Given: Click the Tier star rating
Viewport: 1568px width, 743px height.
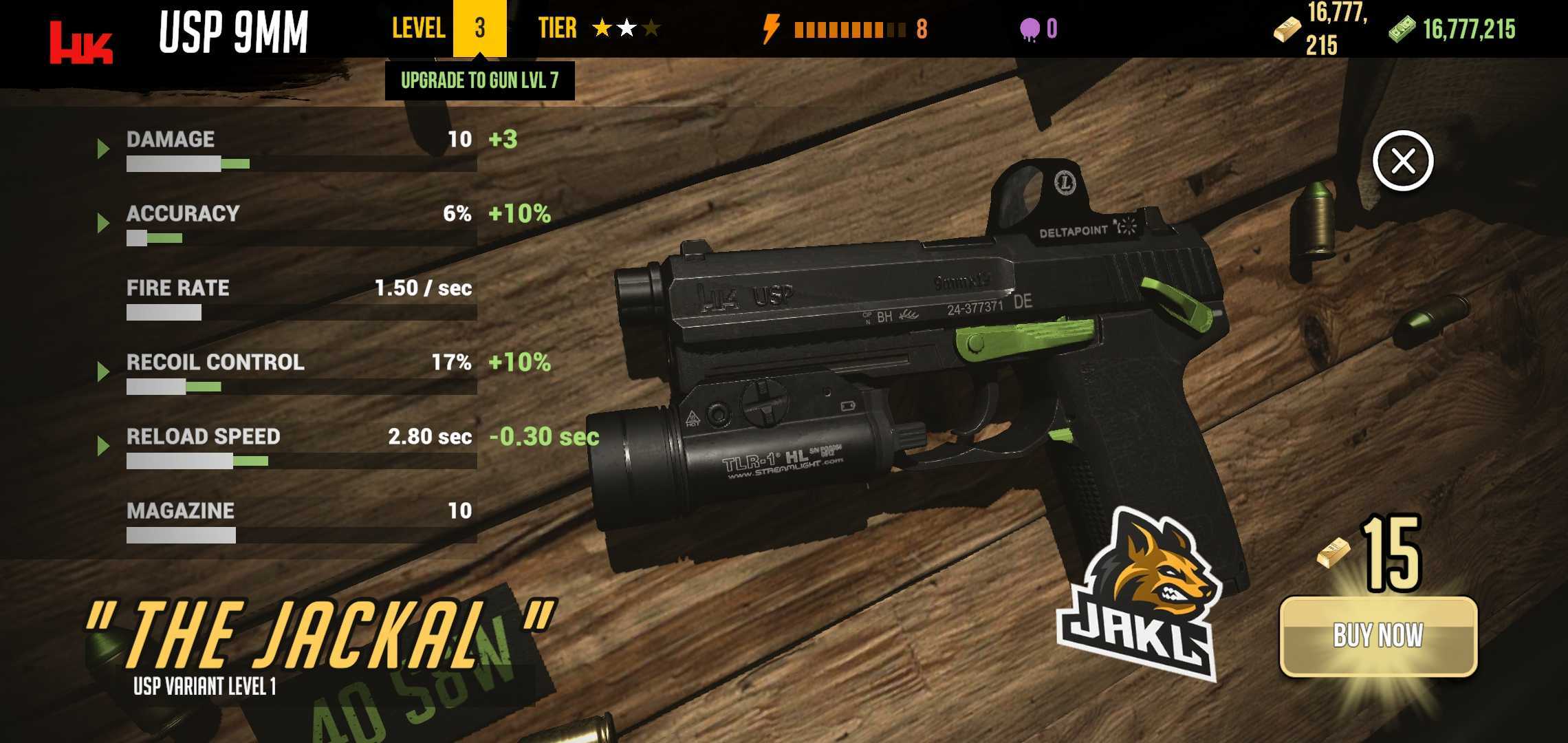Looking at the screenshot, I should (x=626, y=28).
